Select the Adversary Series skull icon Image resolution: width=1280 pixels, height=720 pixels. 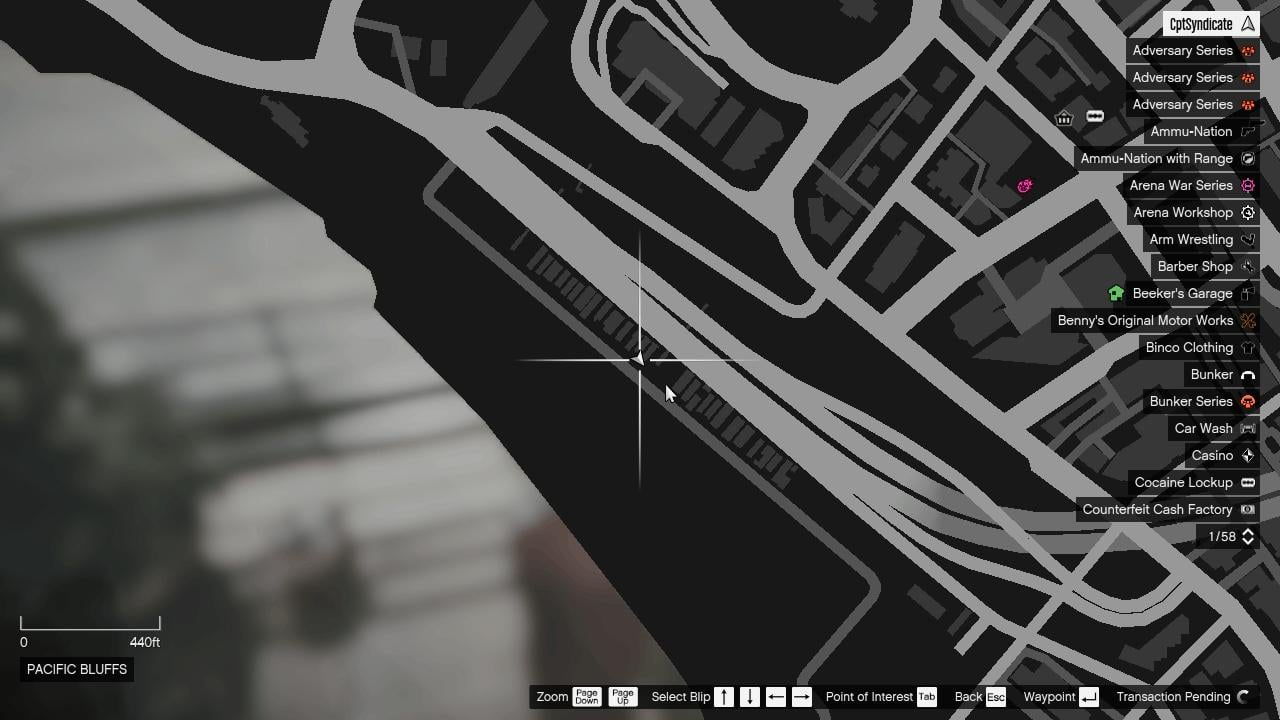click(1247, 50)
